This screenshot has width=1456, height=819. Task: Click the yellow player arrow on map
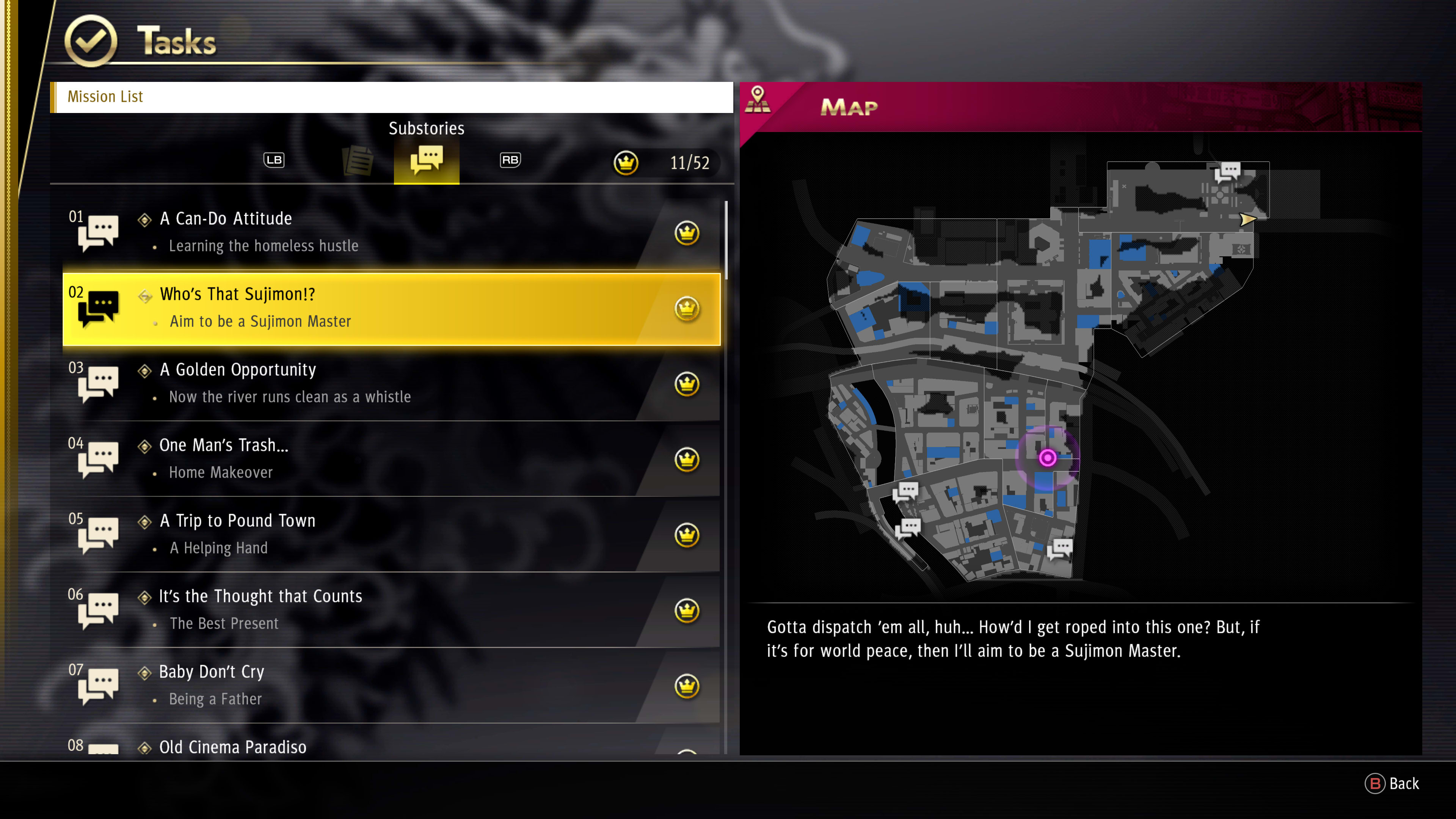tap(1247, 219)
